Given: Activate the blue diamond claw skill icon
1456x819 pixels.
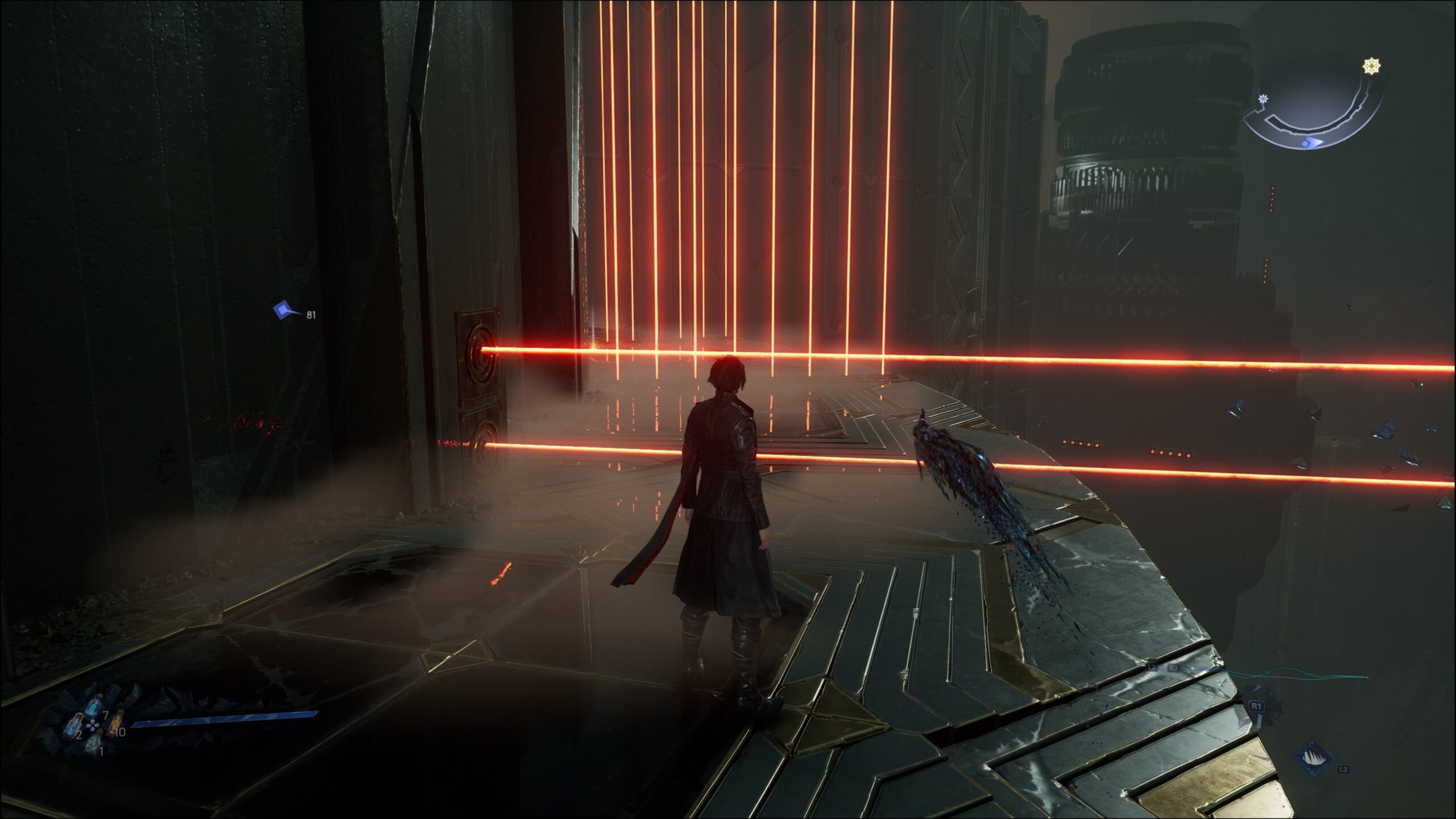Looking at the screenshot, I should pyautogui.click(x=1315, y=758).
